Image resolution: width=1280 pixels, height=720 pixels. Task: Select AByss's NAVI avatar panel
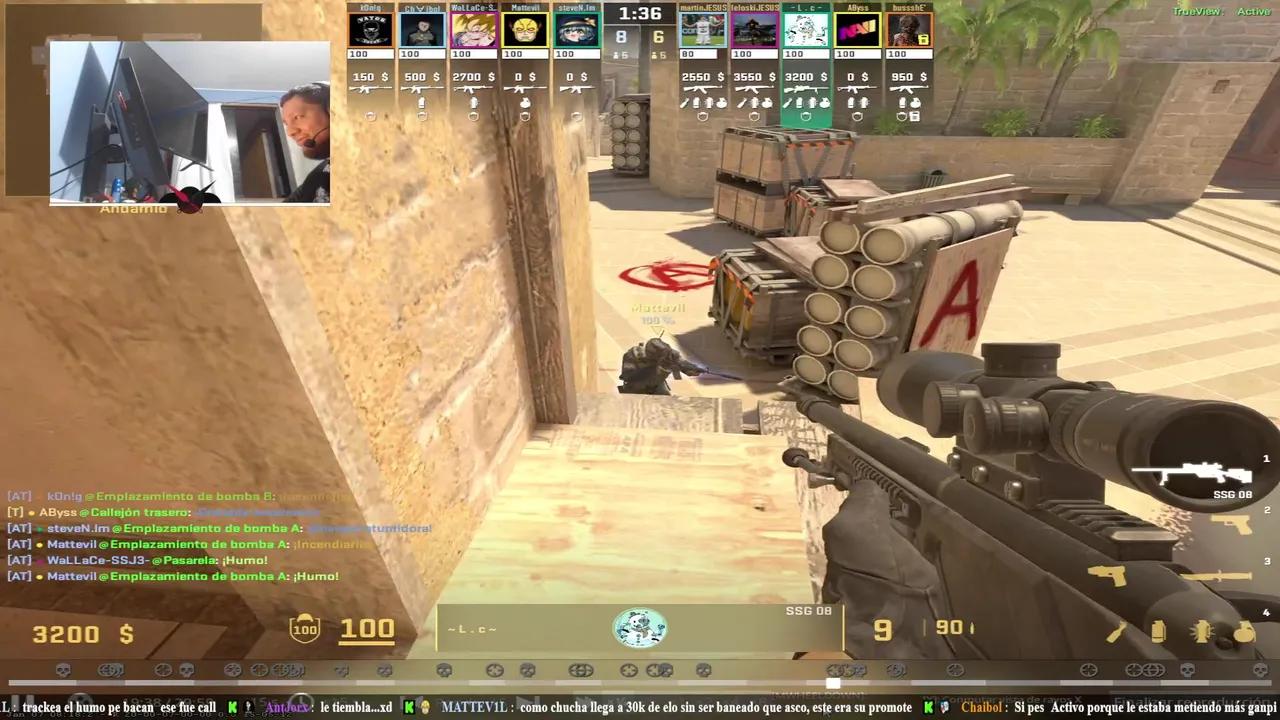tap(857, 30)
